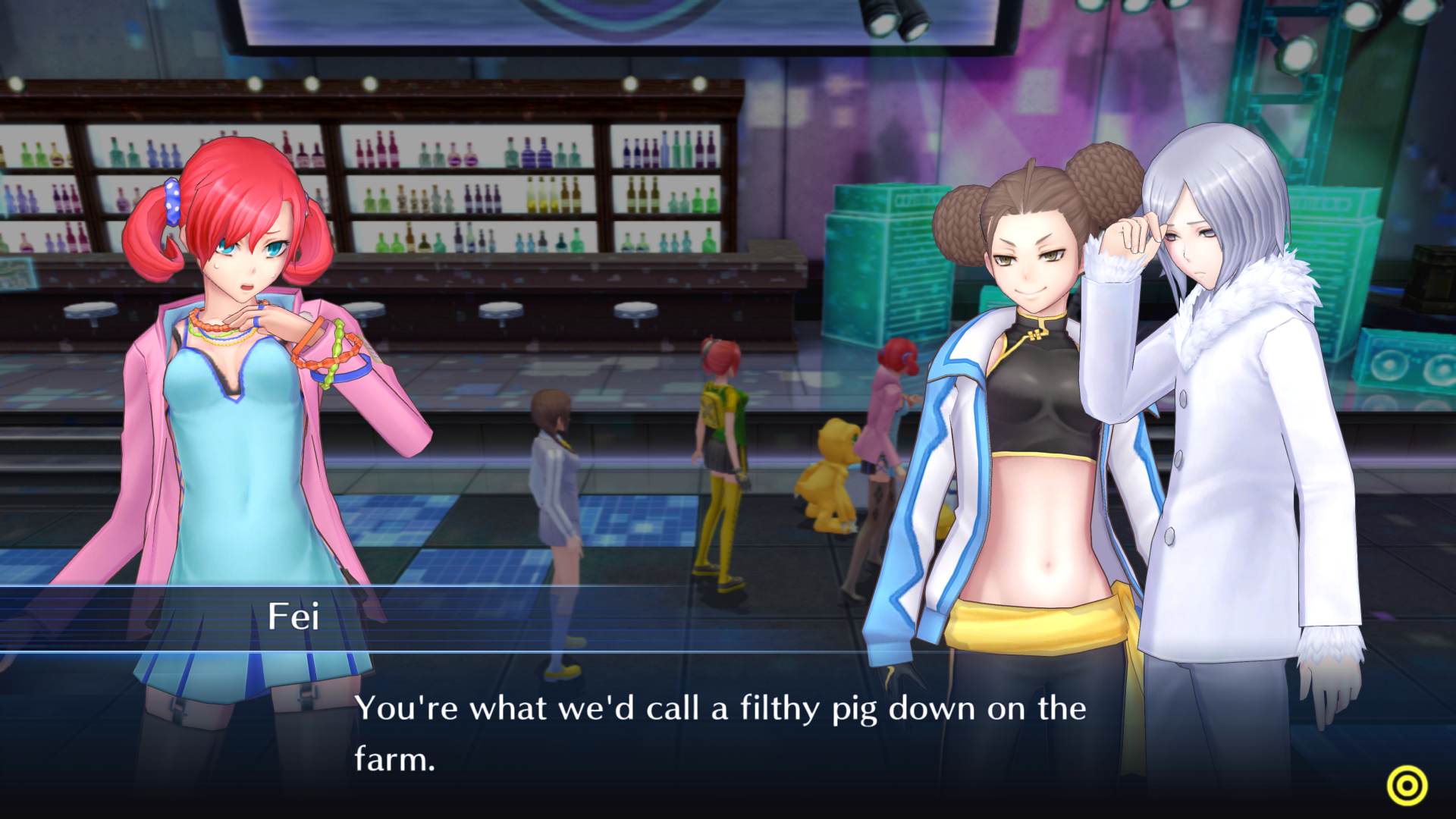Advance dialogue with the yellow circle indicator

coord(1407,786)
